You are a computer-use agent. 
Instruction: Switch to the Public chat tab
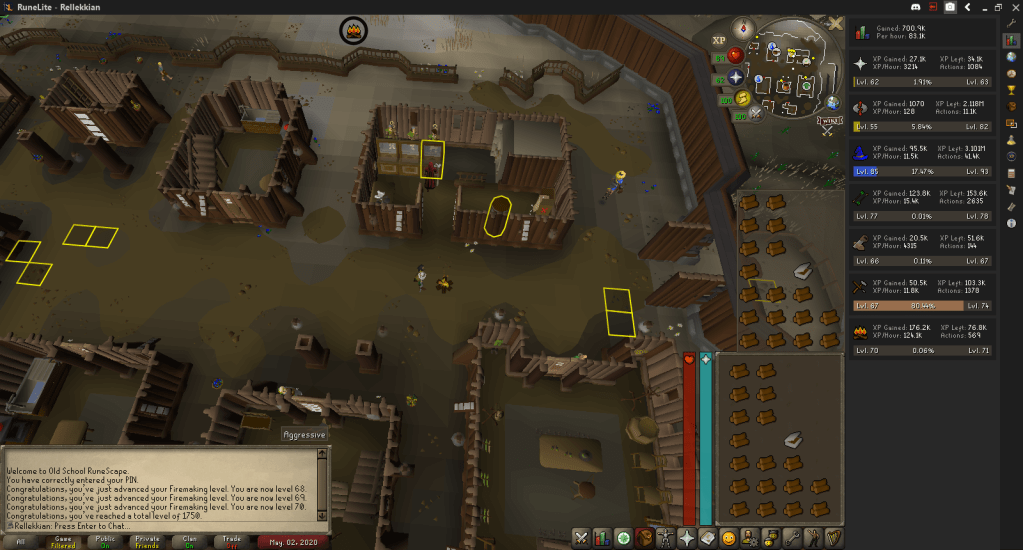[104, 541]
